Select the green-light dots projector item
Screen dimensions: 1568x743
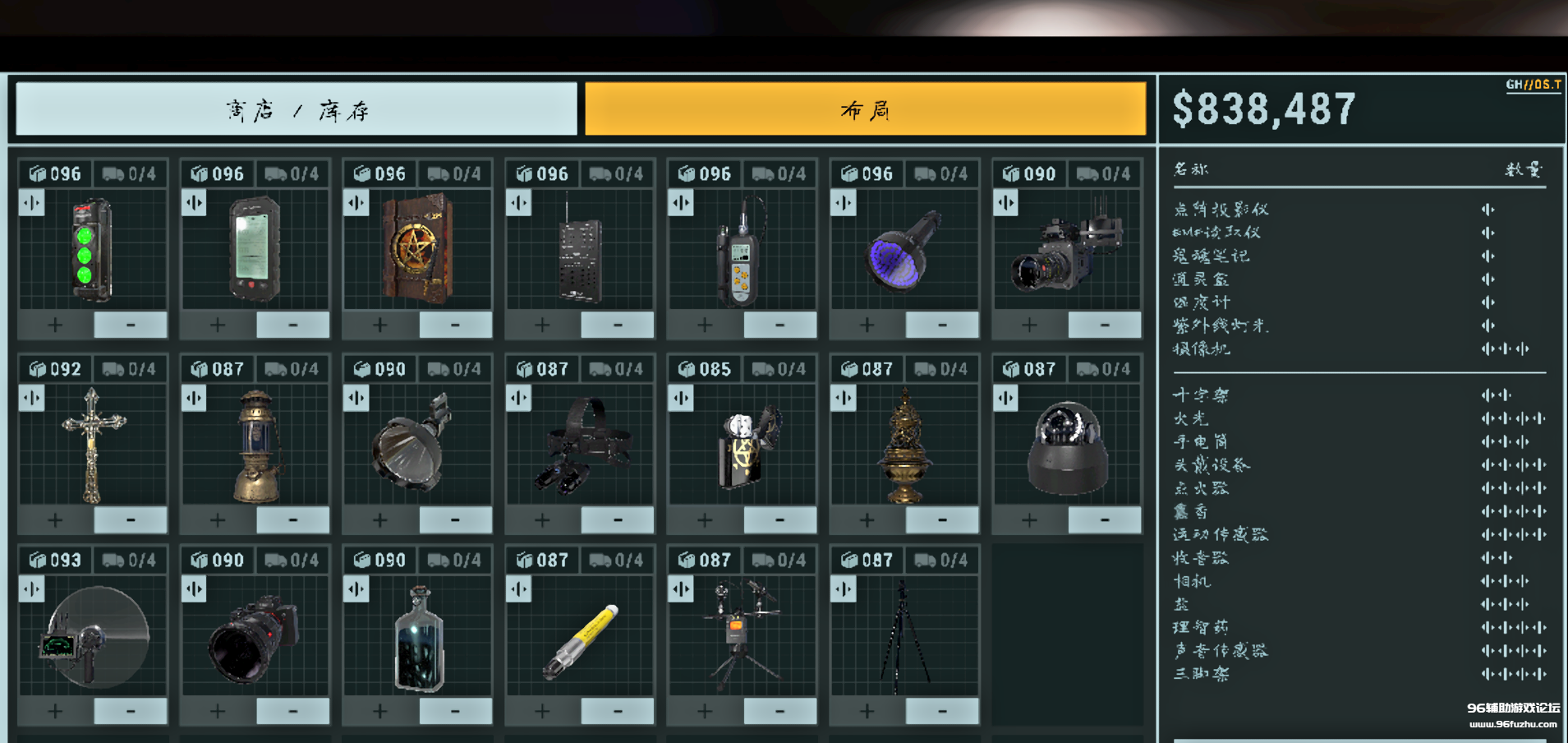[x=92, y=250]
